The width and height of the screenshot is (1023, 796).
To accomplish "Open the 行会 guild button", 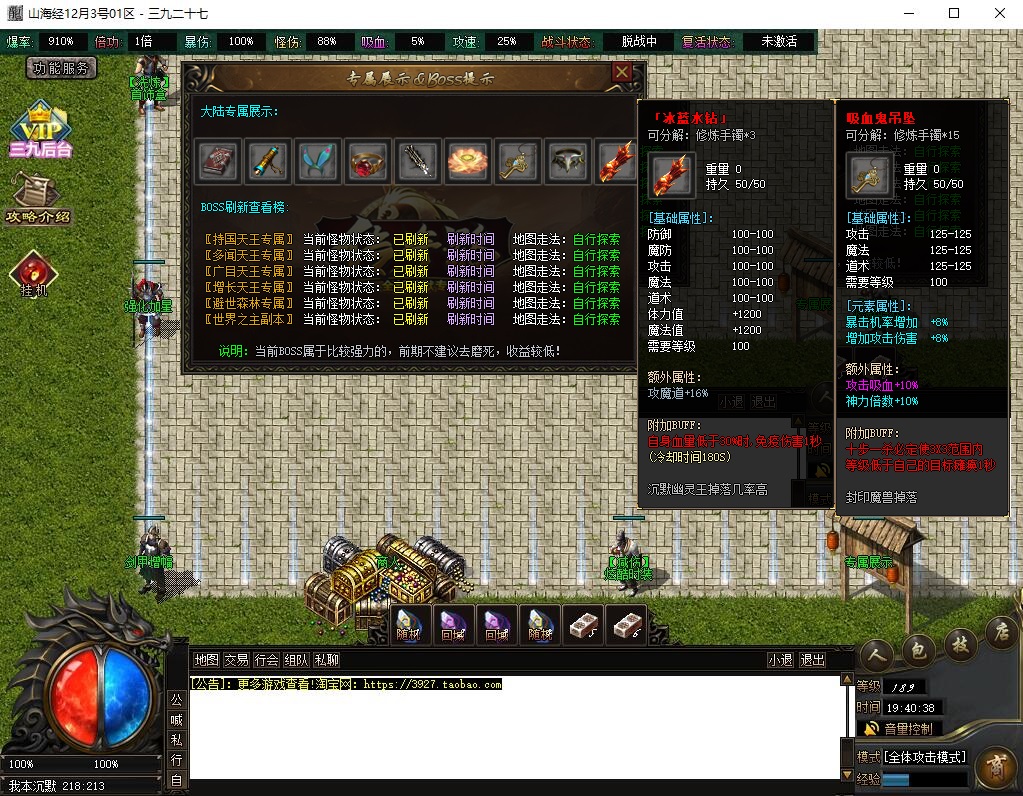I will pos(266,660).
